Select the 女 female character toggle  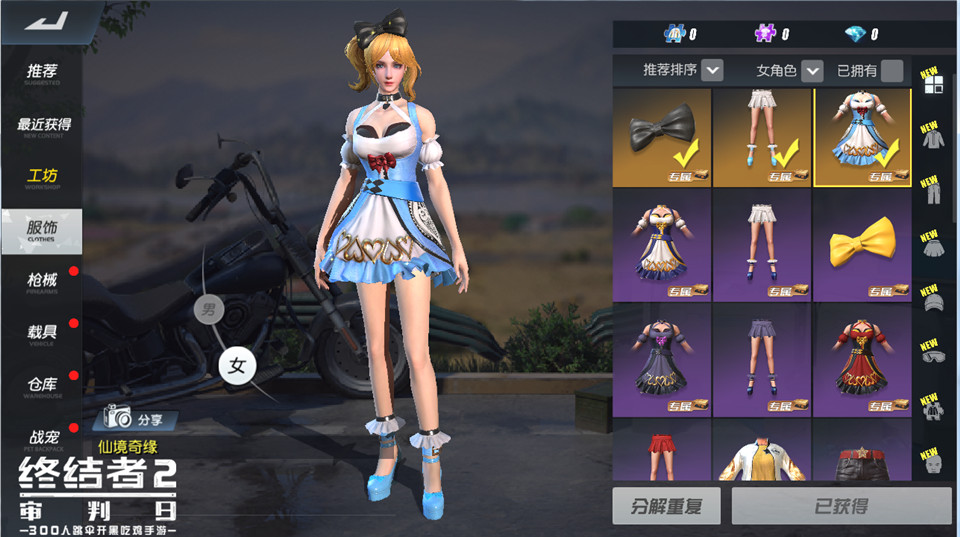click(237, 365)
